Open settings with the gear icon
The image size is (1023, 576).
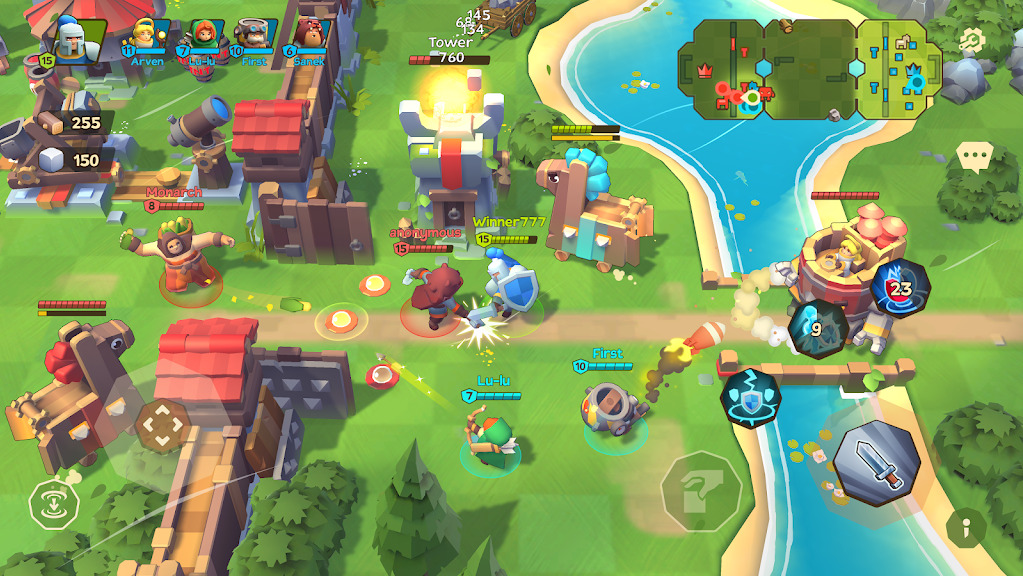[x=969, y=41]
